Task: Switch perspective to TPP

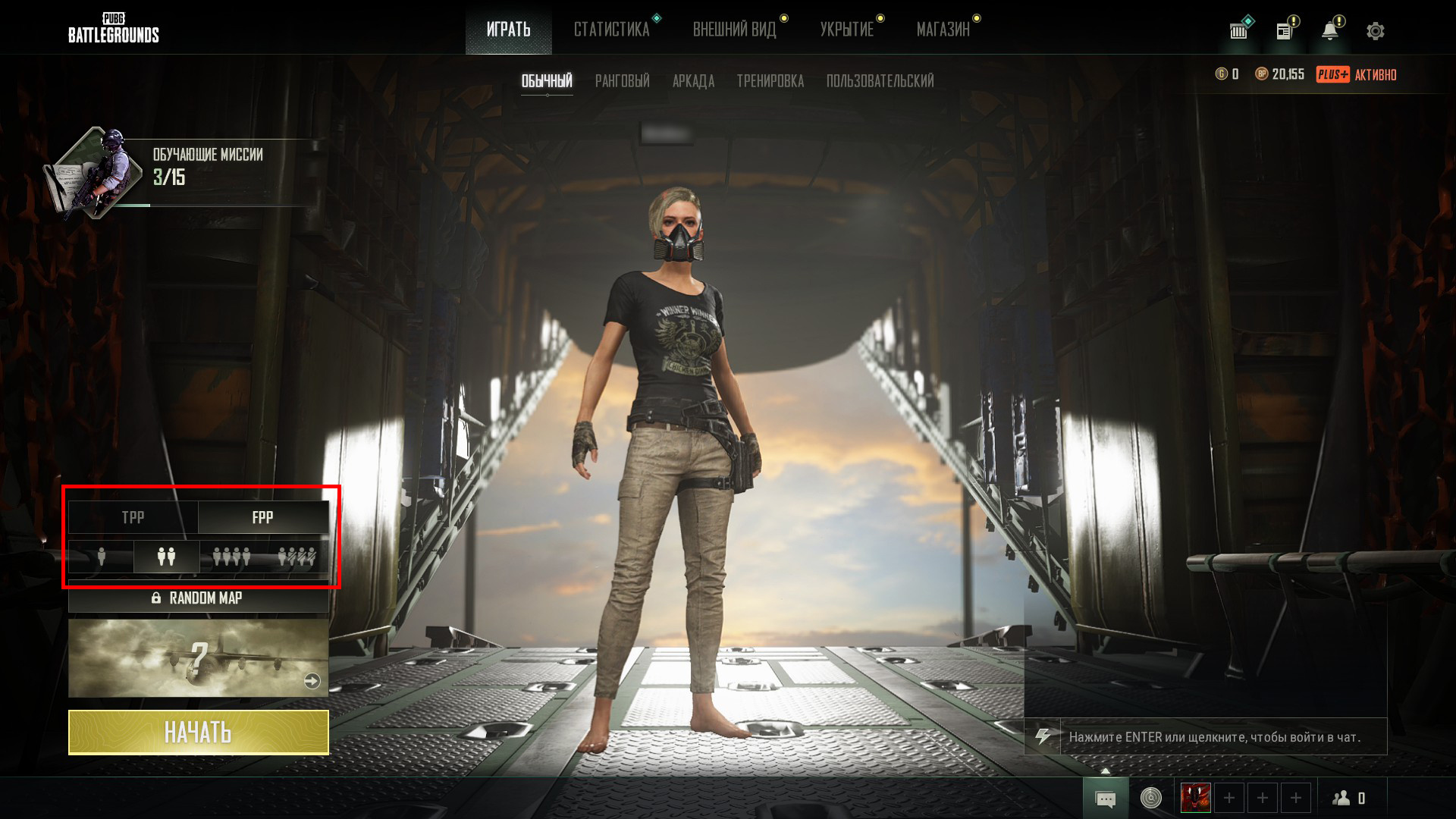Action: coord(133,517)
